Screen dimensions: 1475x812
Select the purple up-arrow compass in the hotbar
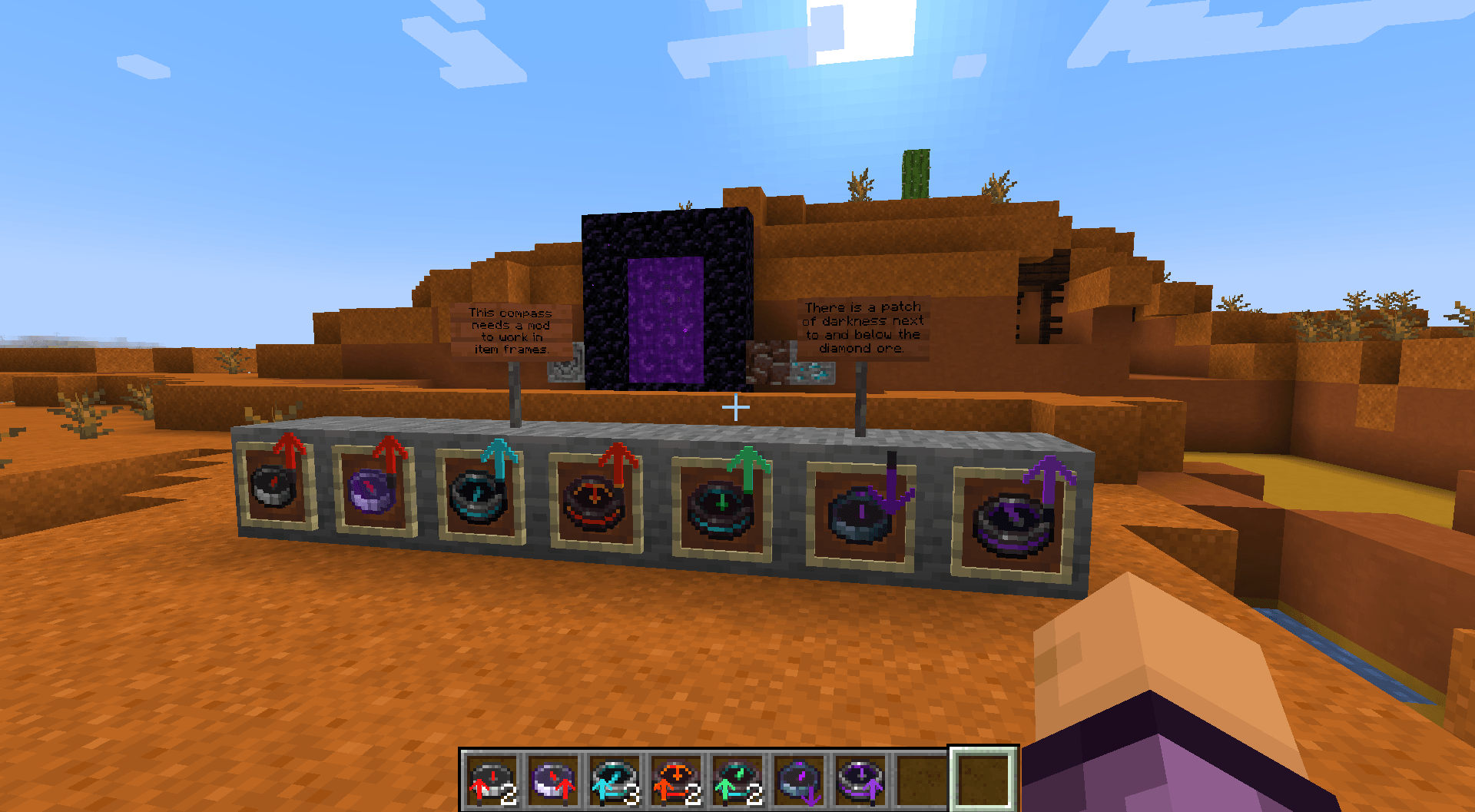[x=859, y=780]
